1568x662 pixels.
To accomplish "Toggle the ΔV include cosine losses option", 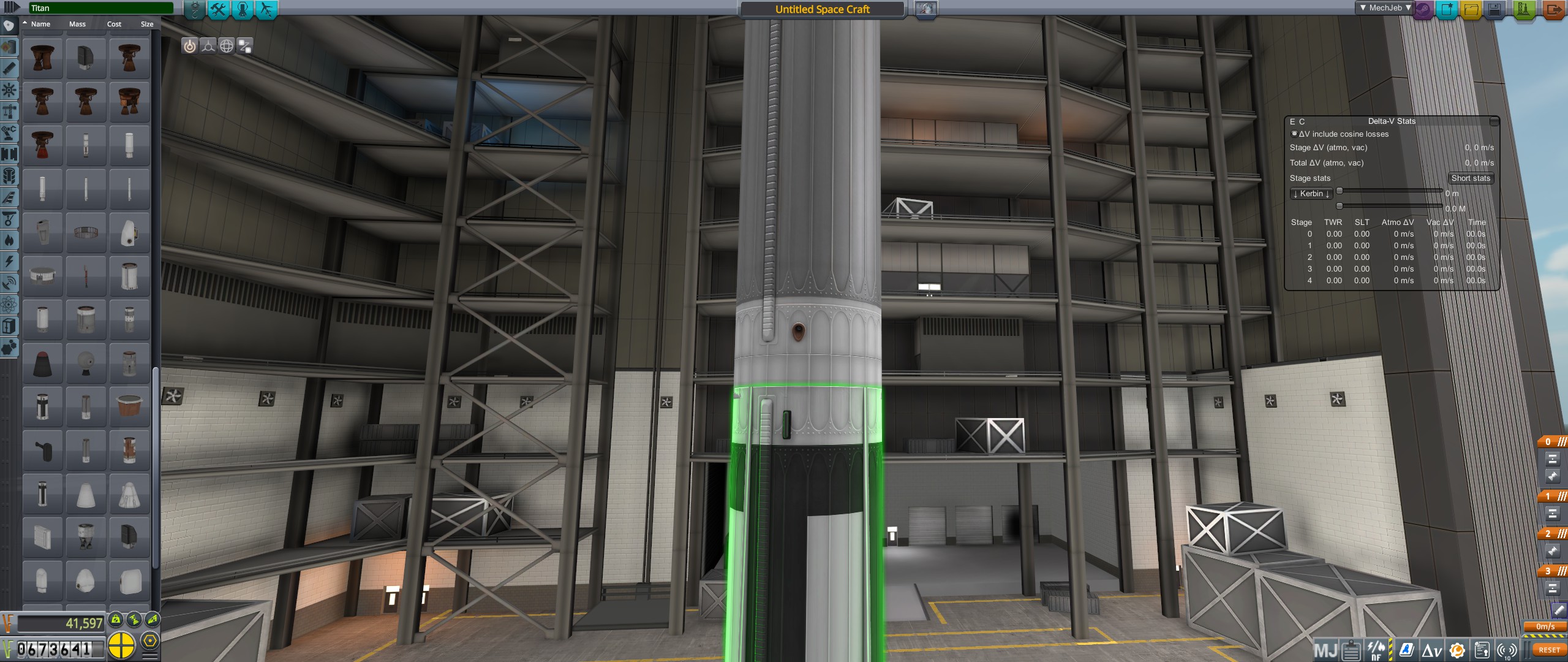I will point(1294,133).
